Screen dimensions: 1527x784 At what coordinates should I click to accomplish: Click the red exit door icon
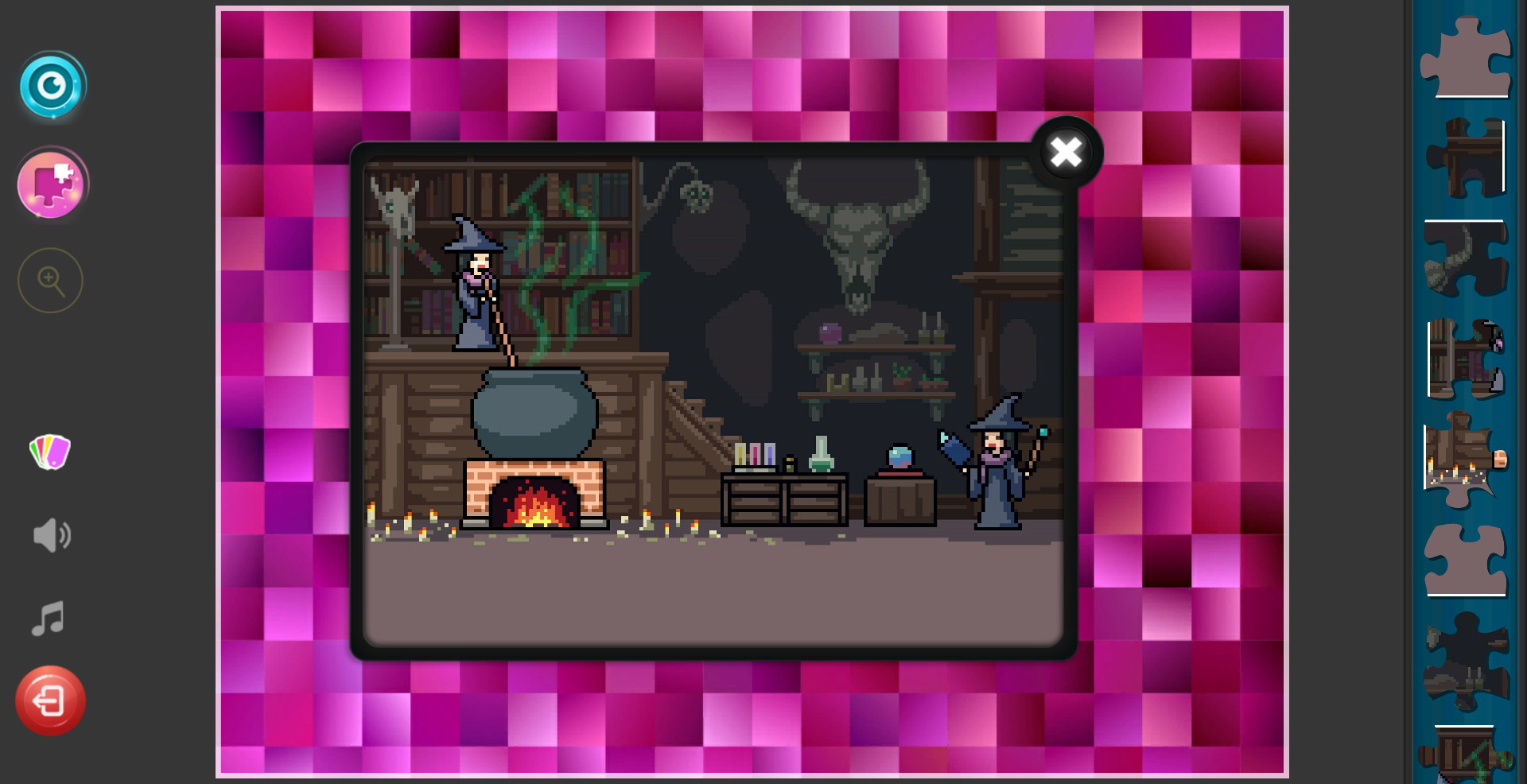pos(50,701)
